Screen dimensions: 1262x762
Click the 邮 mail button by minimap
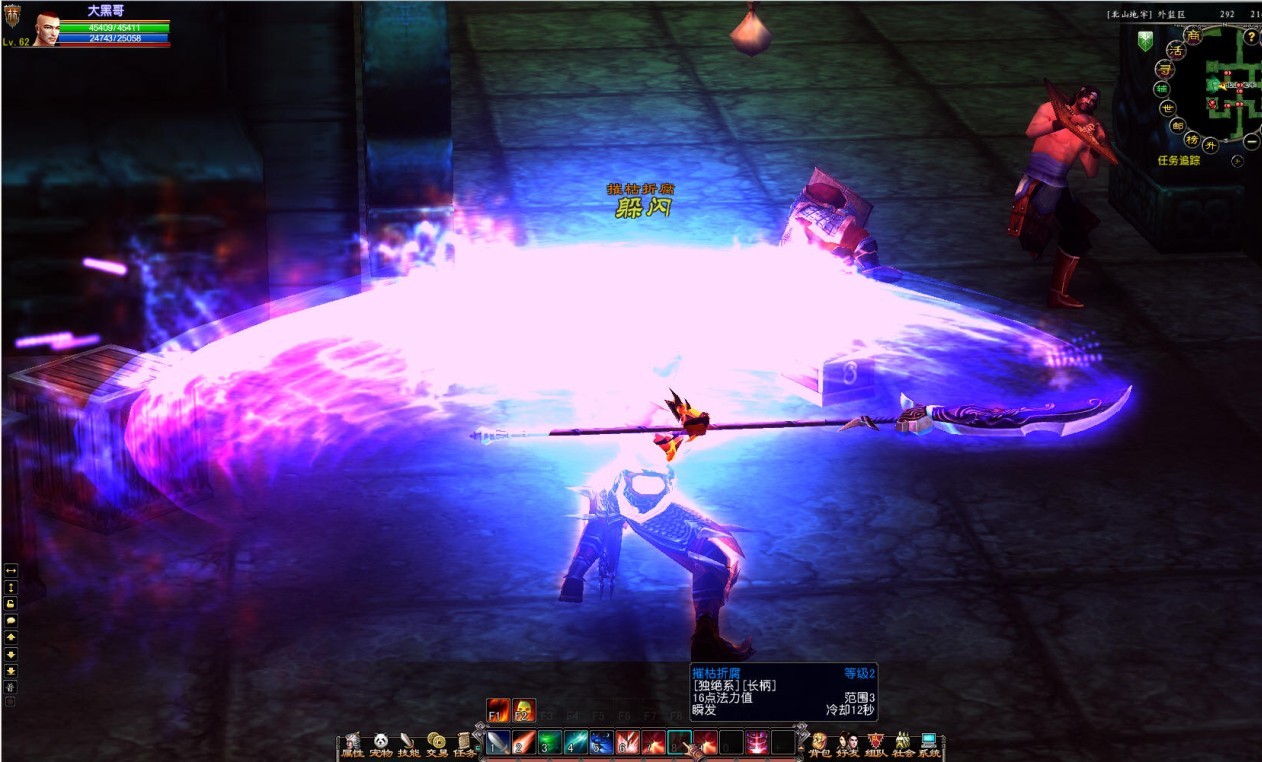(x=1178, y=125)
